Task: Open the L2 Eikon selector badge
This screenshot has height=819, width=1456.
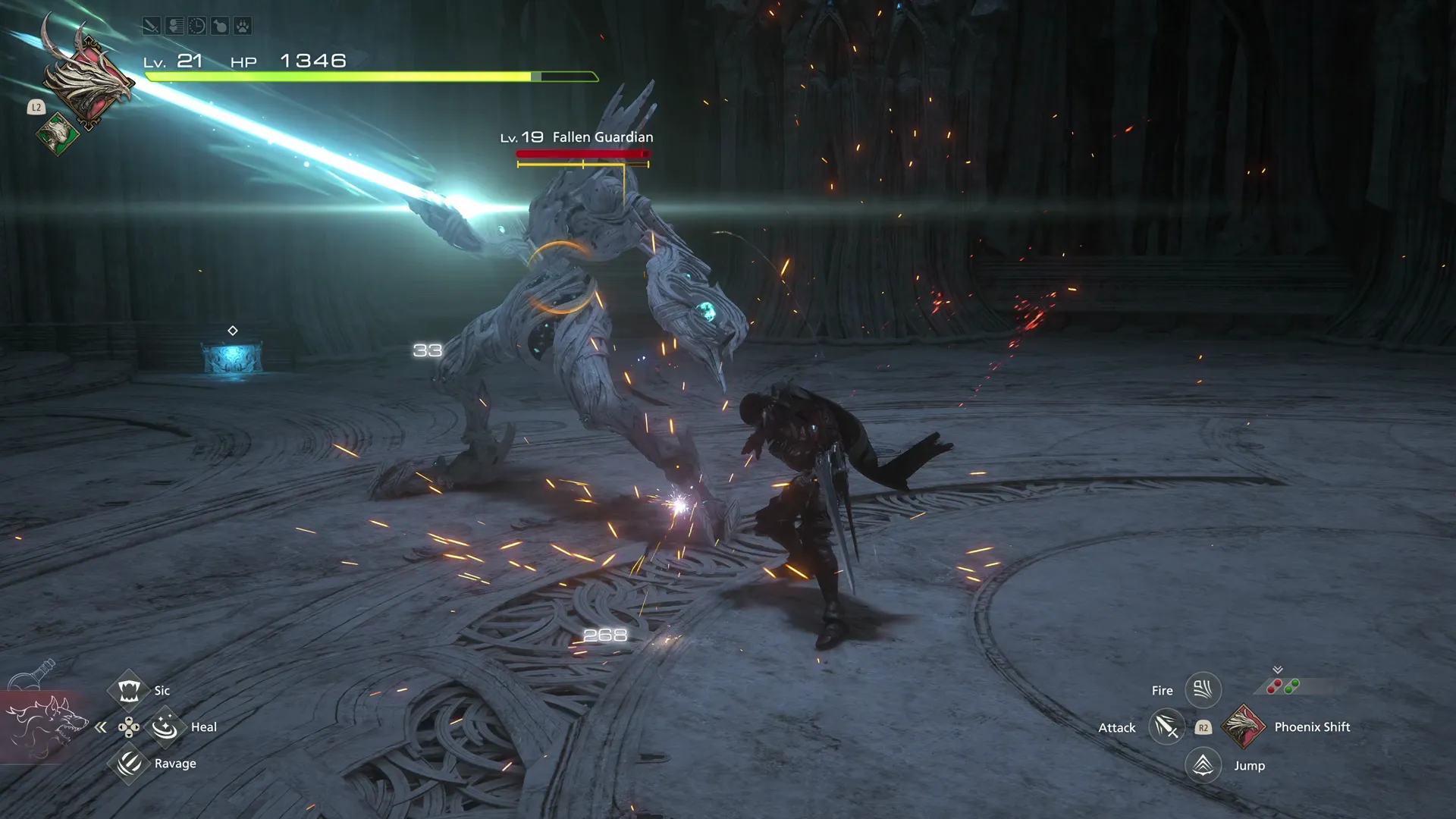Action: 35,108
